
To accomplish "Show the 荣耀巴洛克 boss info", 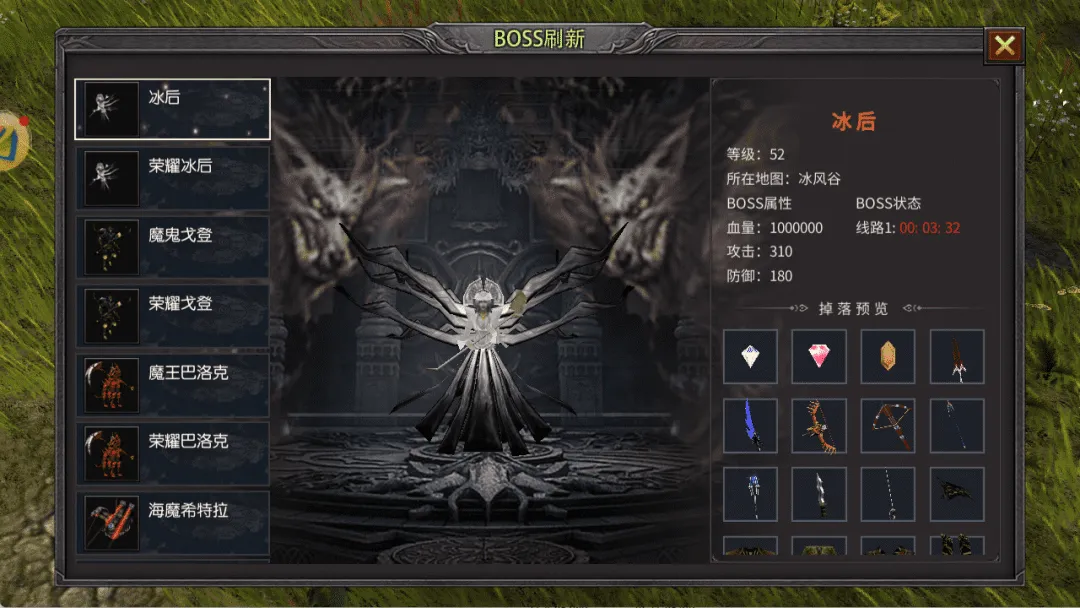I will (172, 453).
